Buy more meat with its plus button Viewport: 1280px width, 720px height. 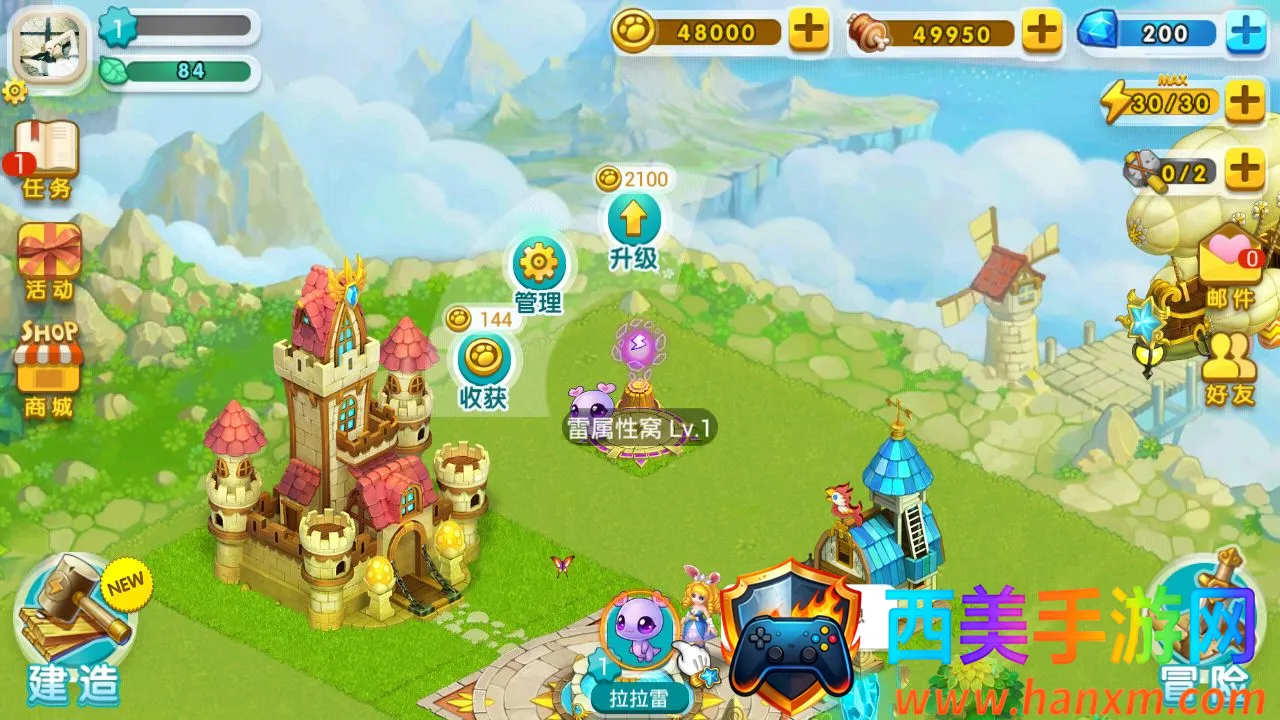click(1042, 31)
